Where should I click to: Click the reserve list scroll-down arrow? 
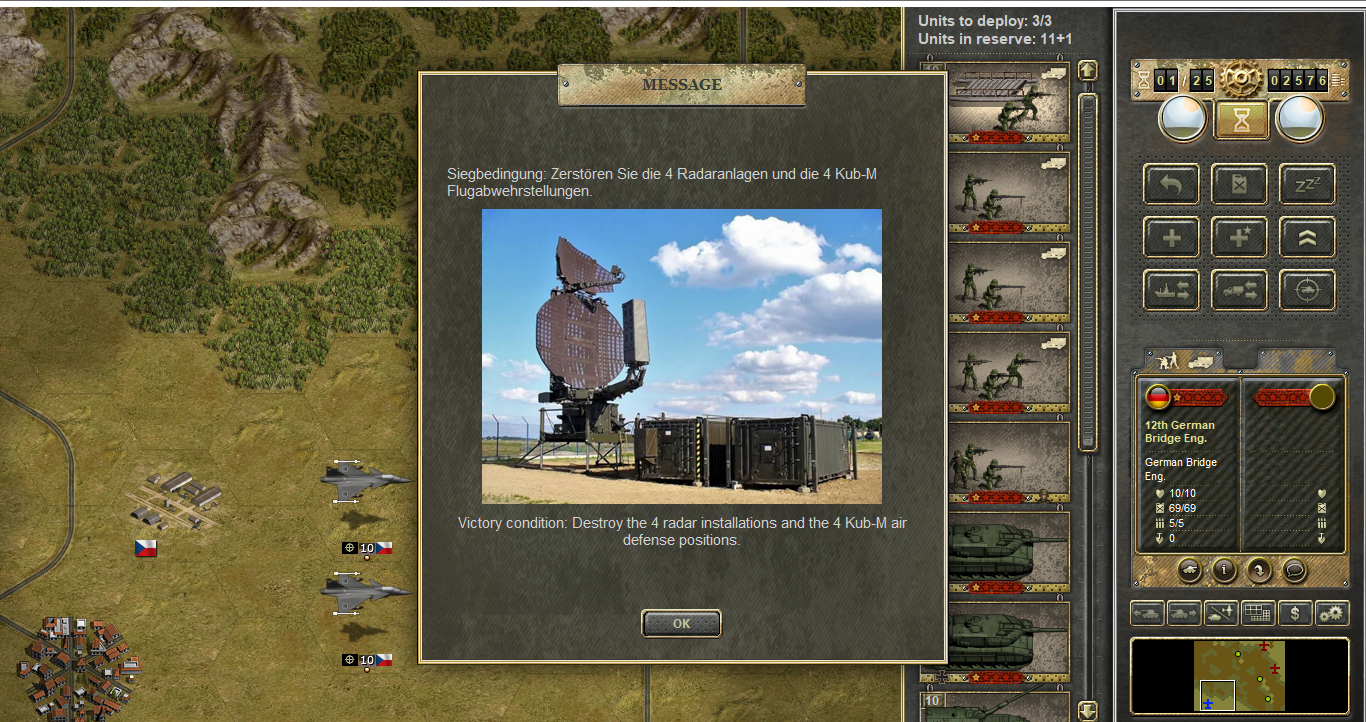pyautogui.click(x=1087, y=710)
